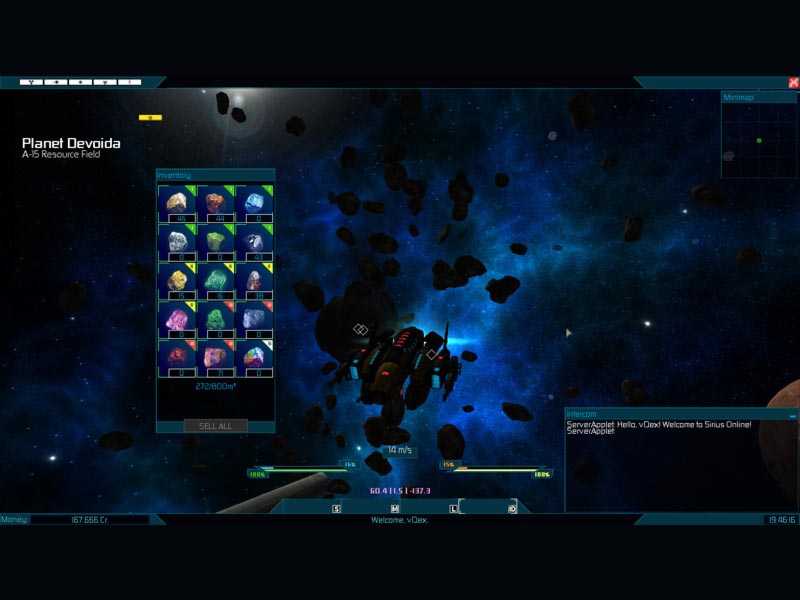The image size is (800, 600).
Task: Click the dark silver ore holding 43
Action: [x=253, y=243]
